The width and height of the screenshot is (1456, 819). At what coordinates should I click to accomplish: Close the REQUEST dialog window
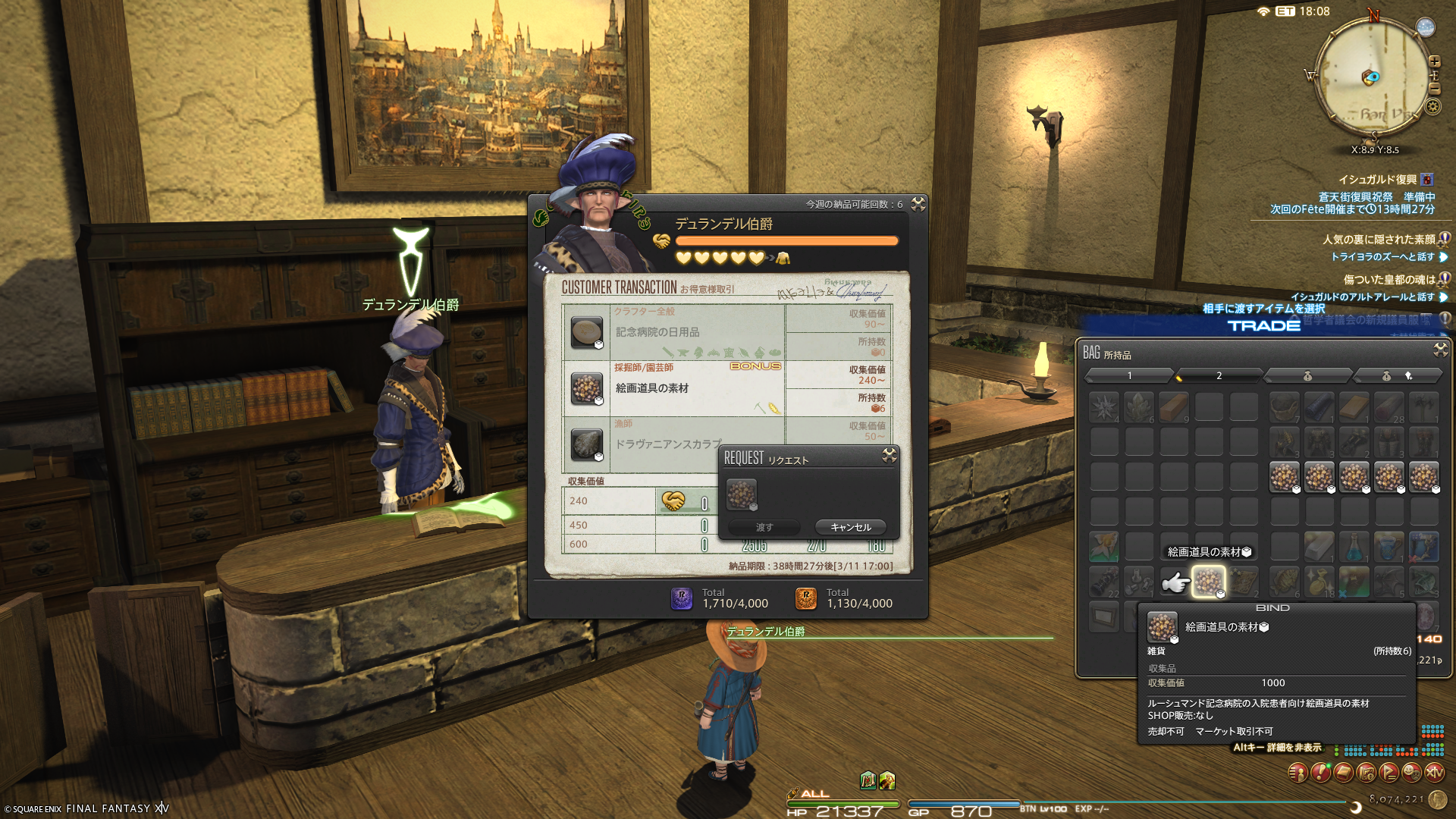point(890,455)
